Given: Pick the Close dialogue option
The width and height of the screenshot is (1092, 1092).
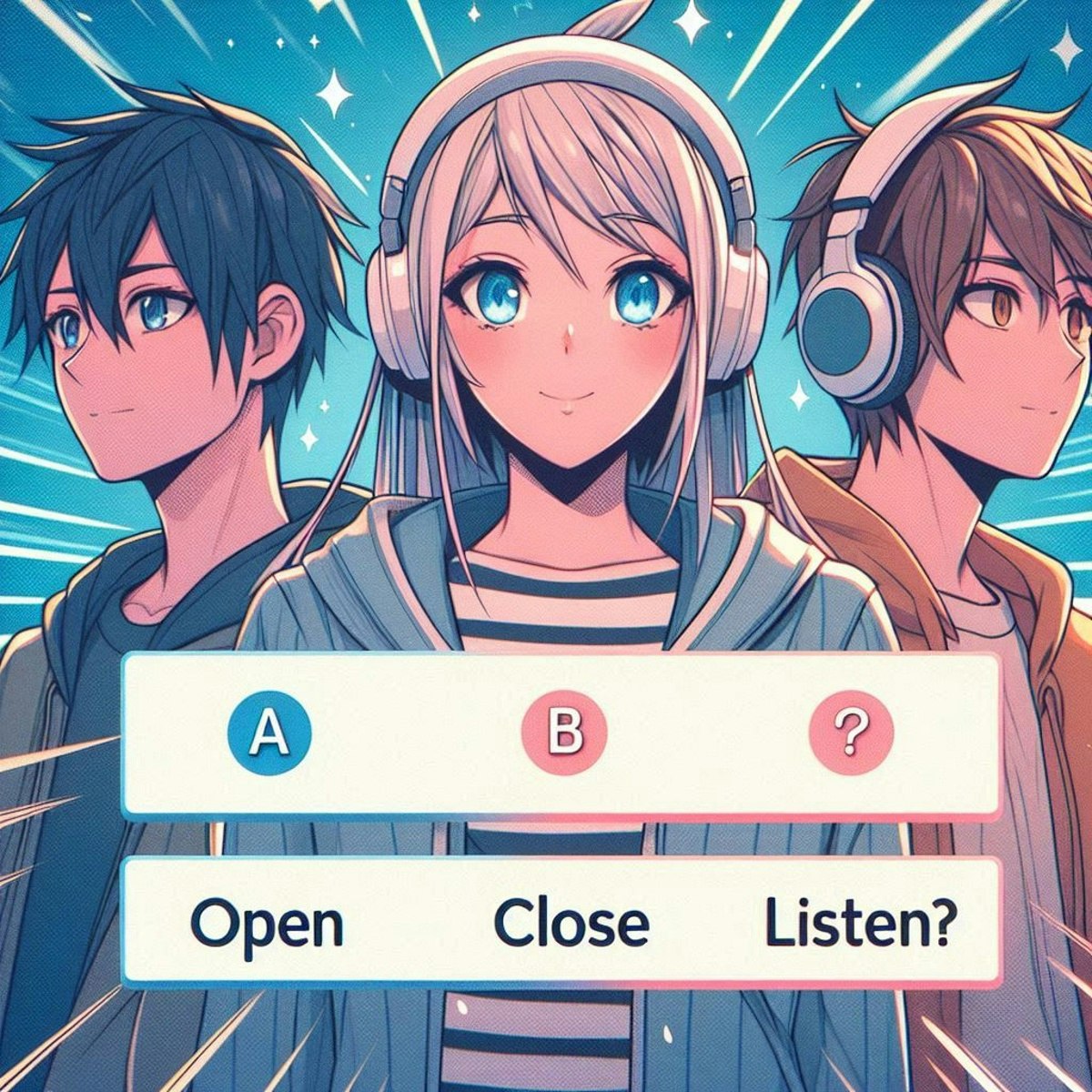Looking at the screenshot, I should [x=571, y=923].
